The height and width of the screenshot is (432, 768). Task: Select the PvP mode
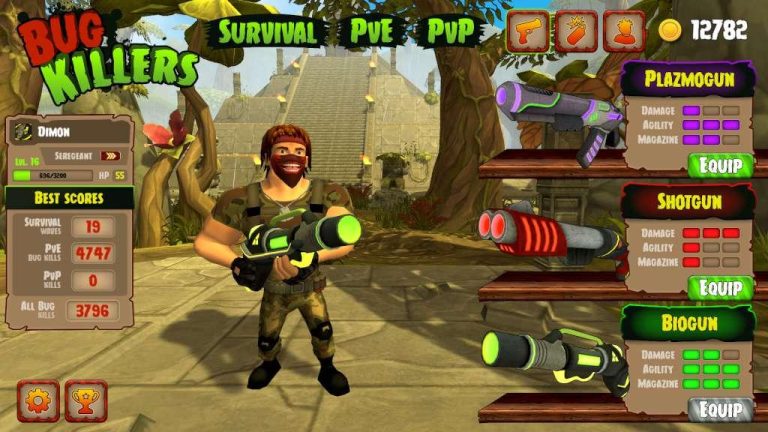point(450,31)
